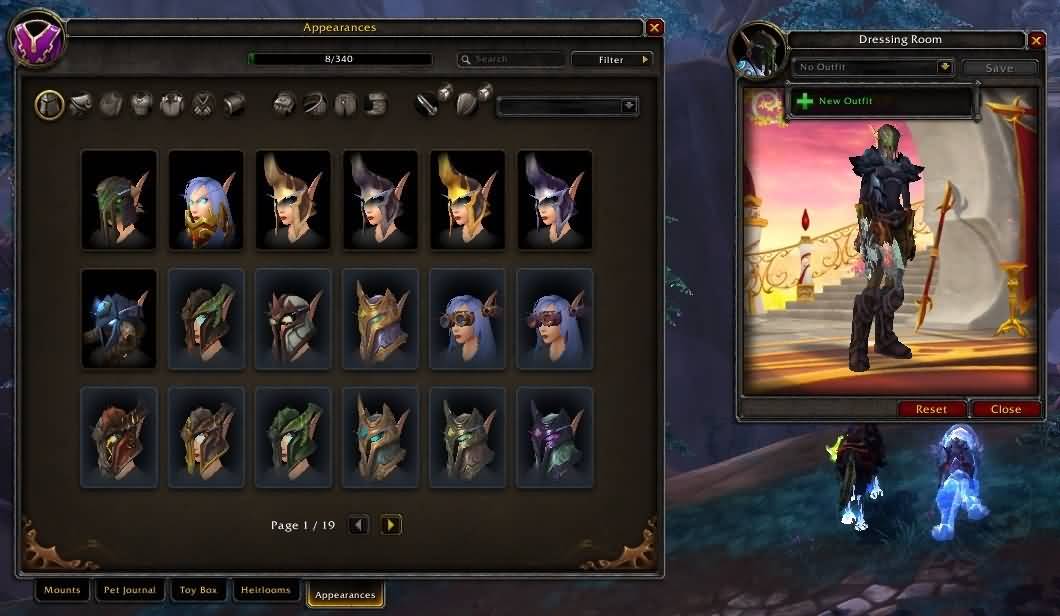Preview the blue-haired golden collar appearance

[206, 199]
